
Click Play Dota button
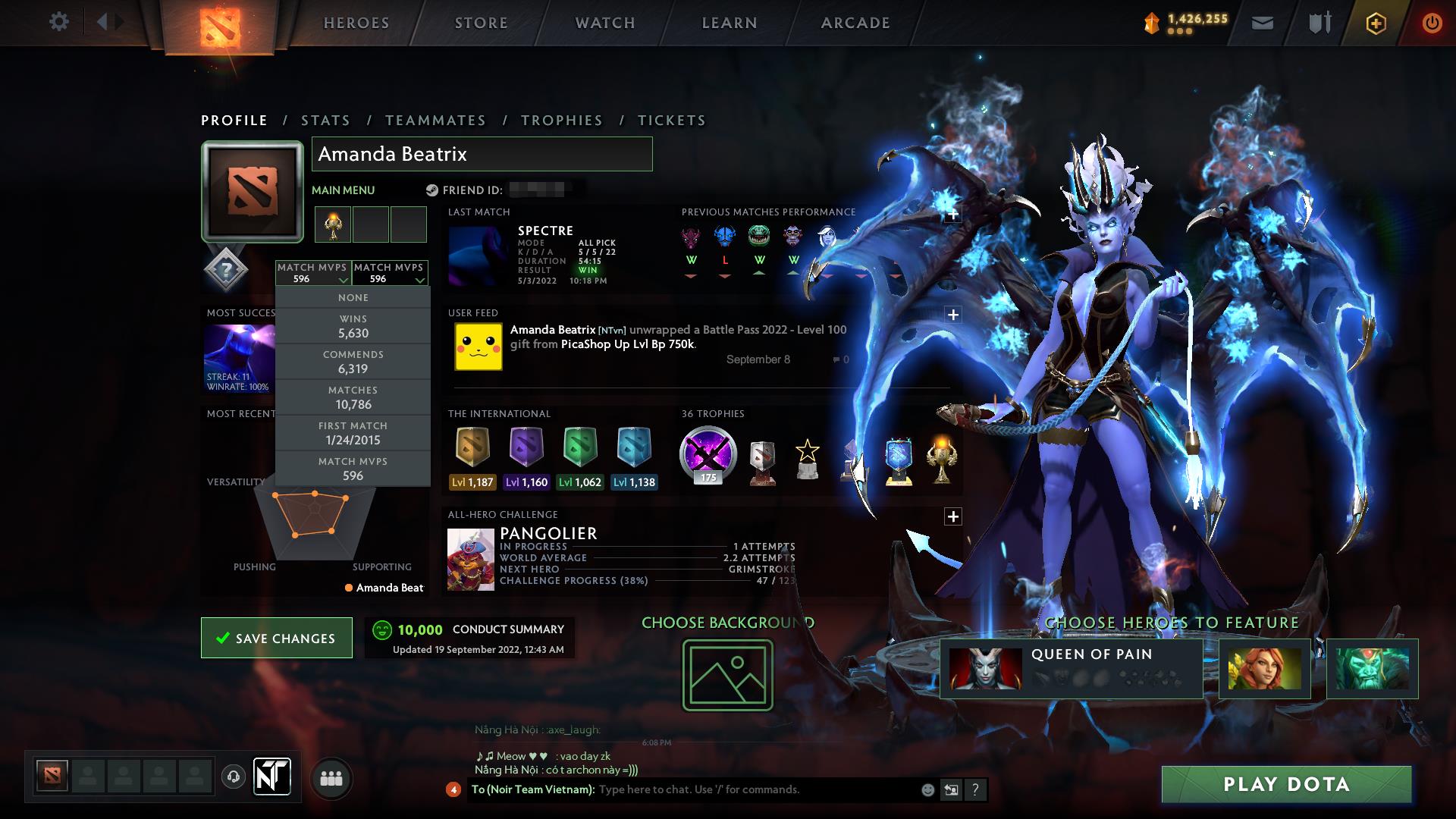[1286, 784]
